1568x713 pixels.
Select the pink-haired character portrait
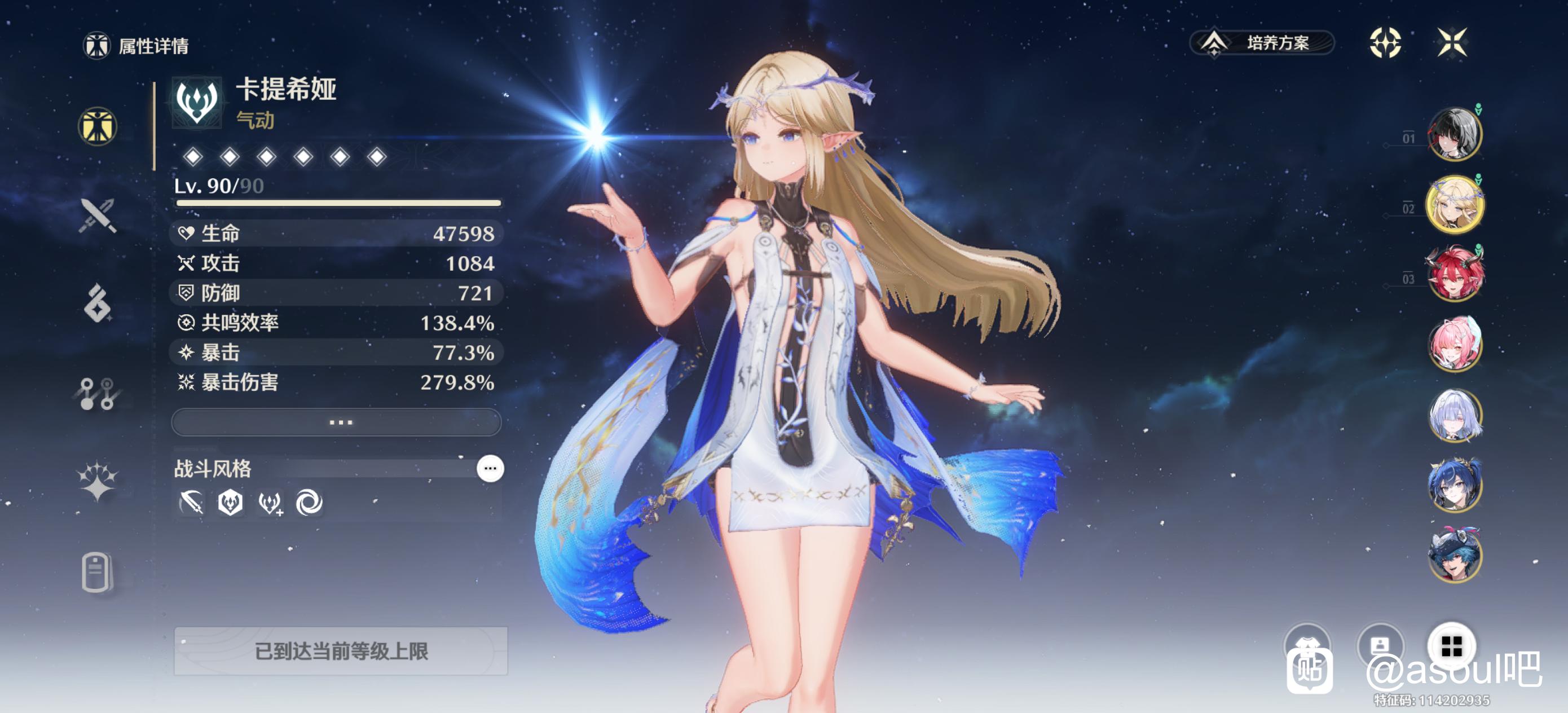[1454, 344]
